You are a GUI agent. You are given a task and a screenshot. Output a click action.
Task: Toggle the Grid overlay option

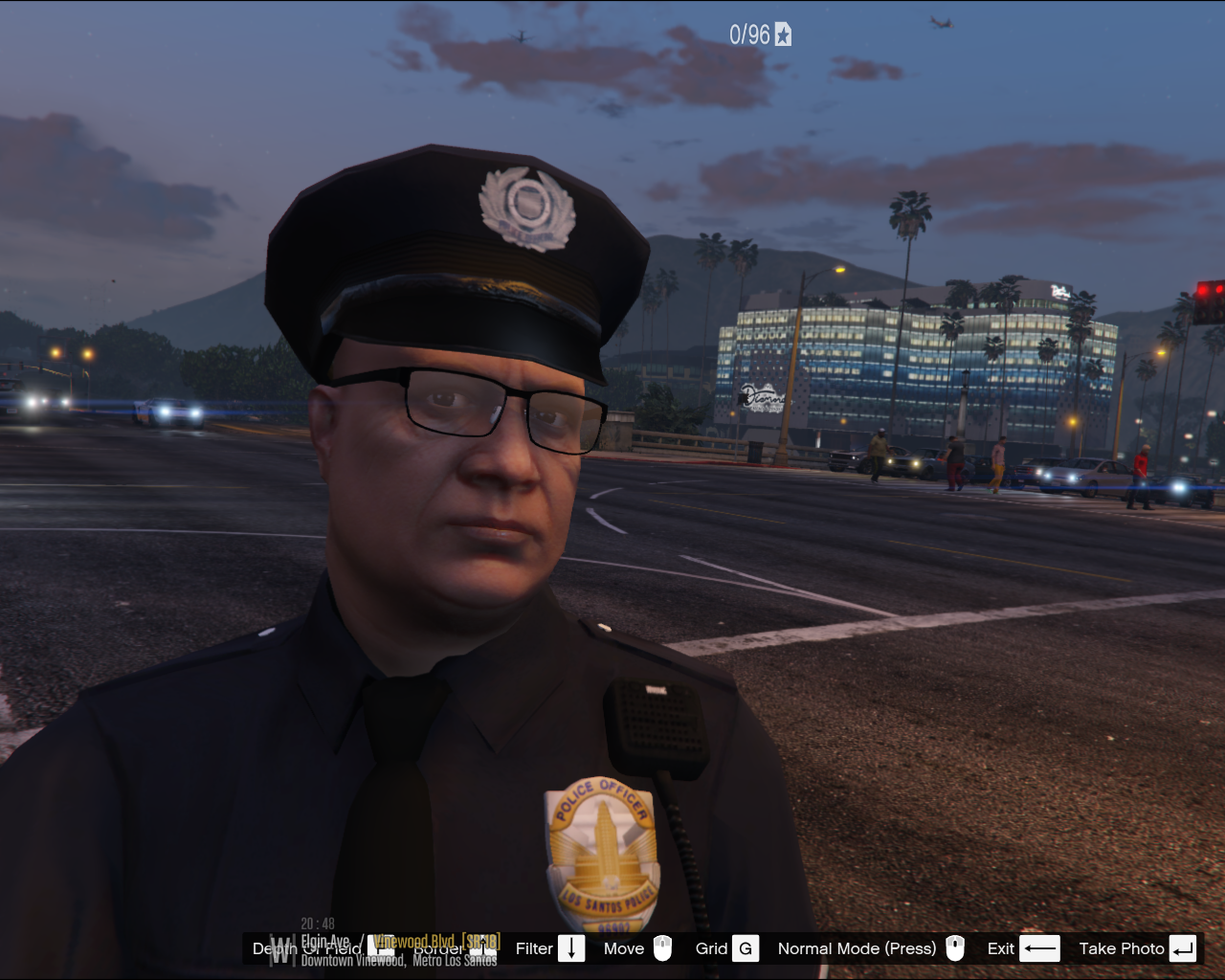pyautogui.click(x=727, y=948)
